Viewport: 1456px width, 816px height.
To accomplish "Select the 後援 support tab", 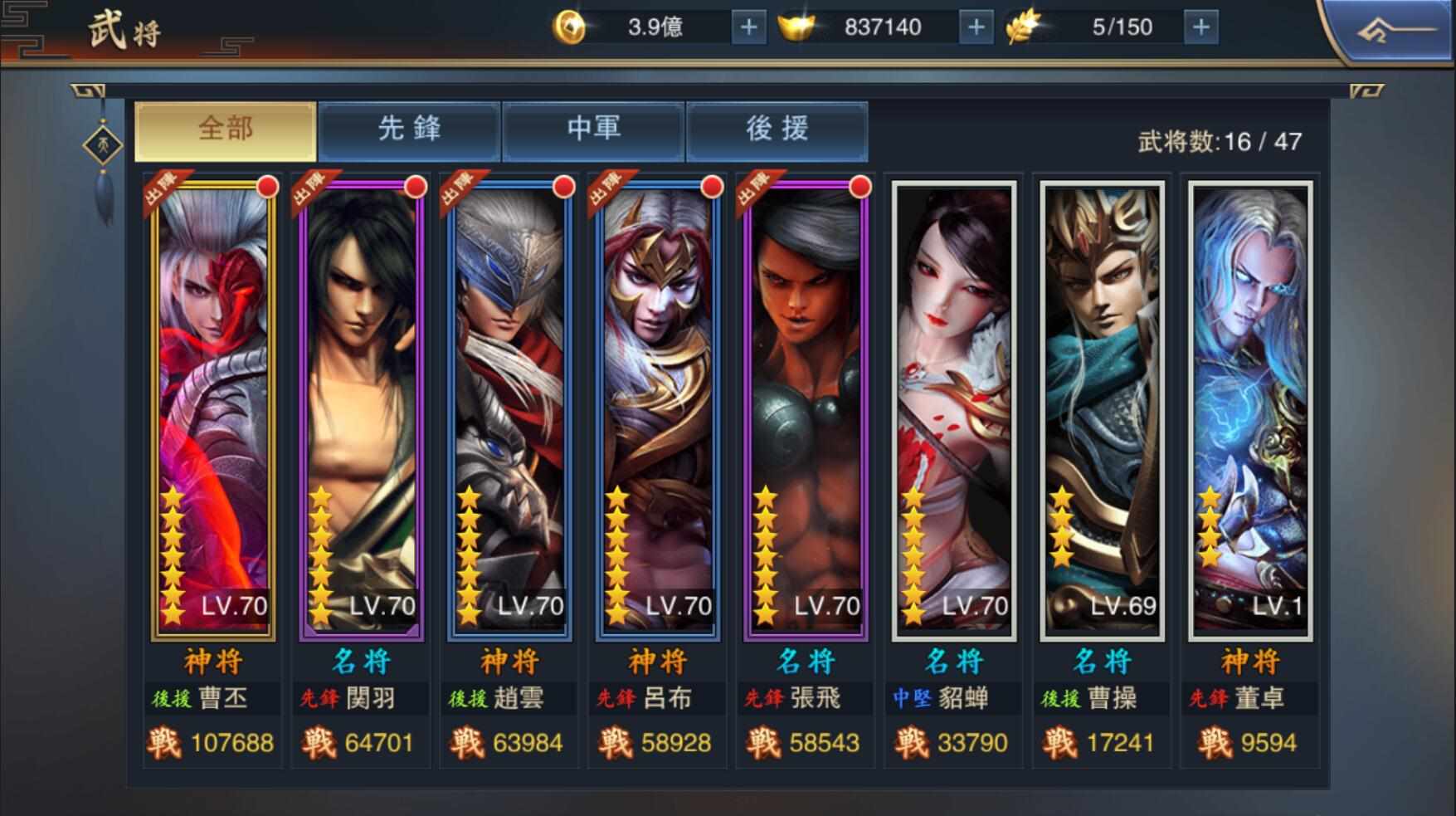I will click(777, 130).
